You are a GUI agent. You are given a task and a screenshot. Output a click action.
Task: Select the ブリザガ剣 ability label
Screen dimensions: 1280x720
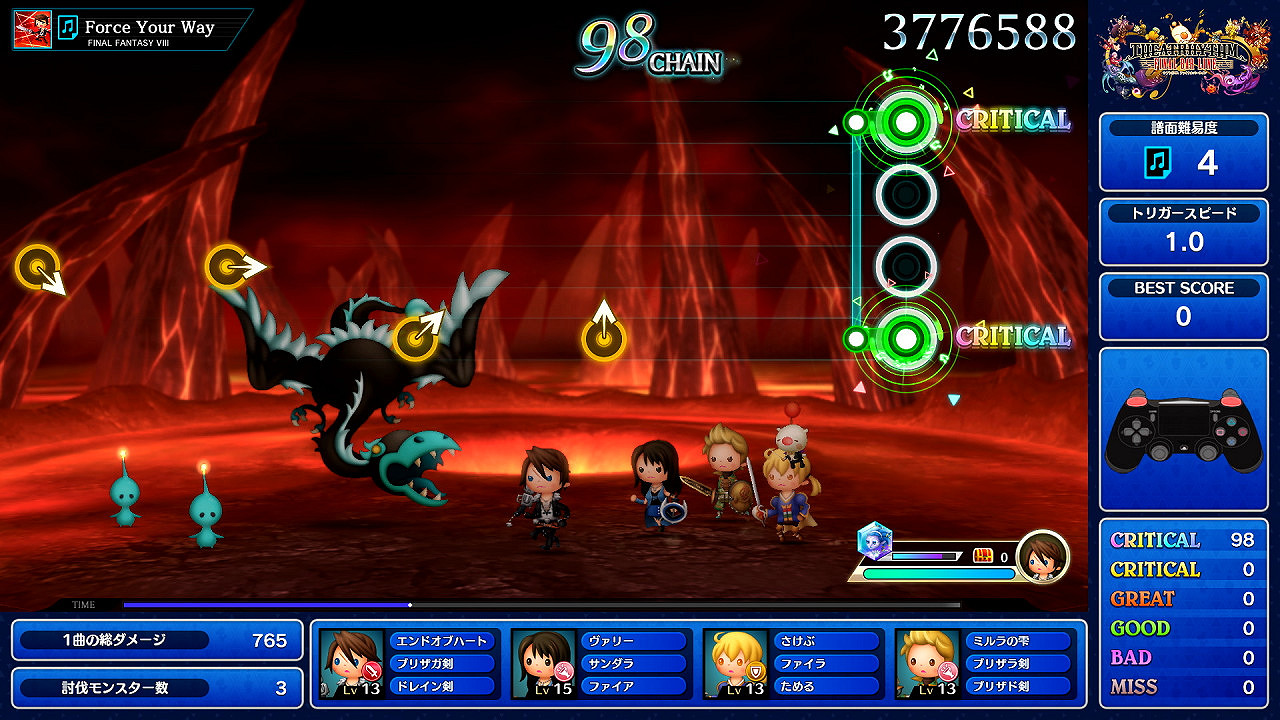pyautogui.click(x=442, y=663)
